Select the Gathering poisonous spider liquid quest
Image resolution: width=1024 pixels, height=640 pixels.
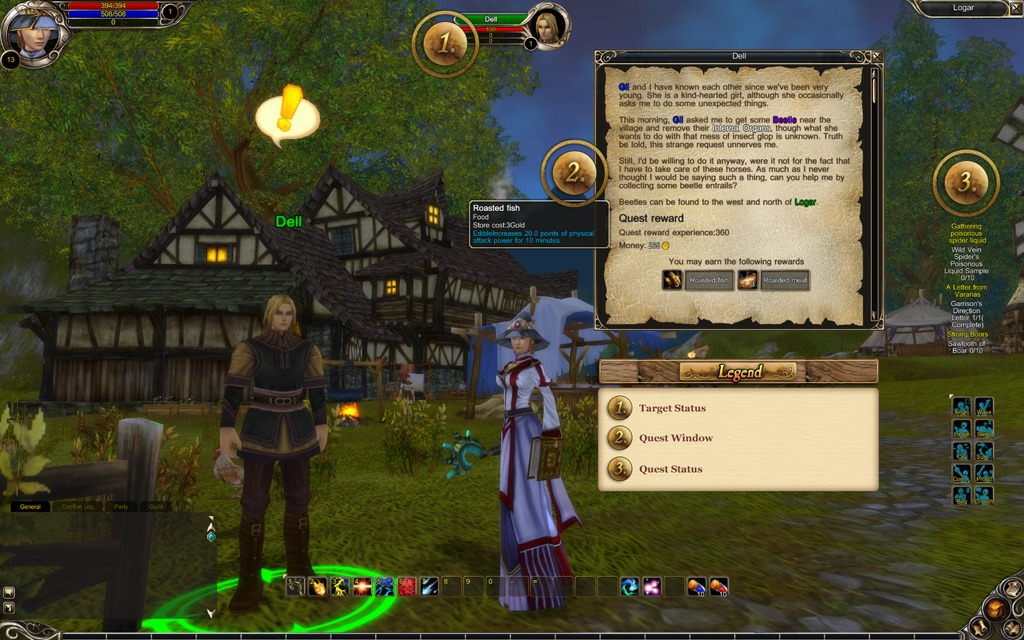[x=966, y=233]
